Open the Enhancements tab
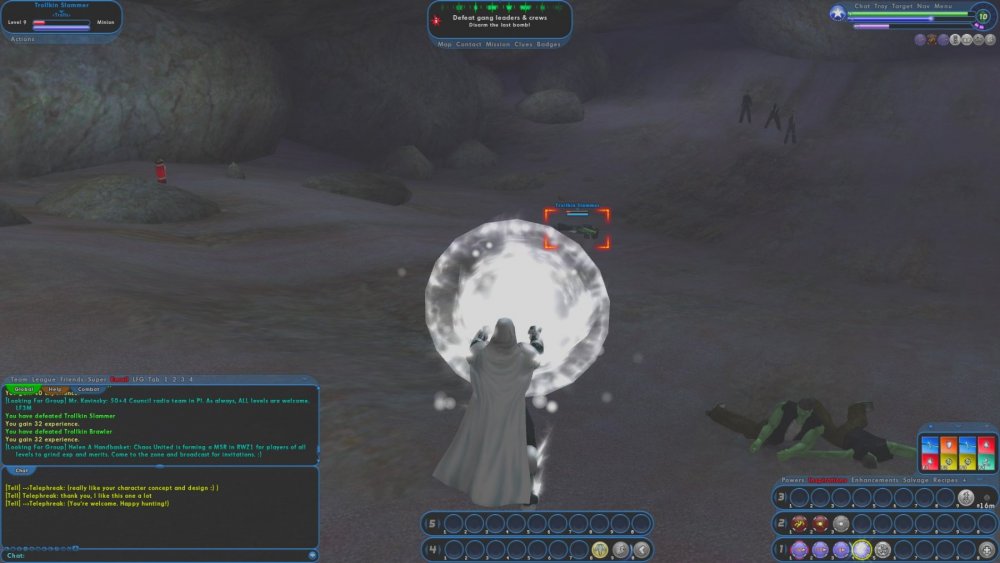 [x=874, y=480]
